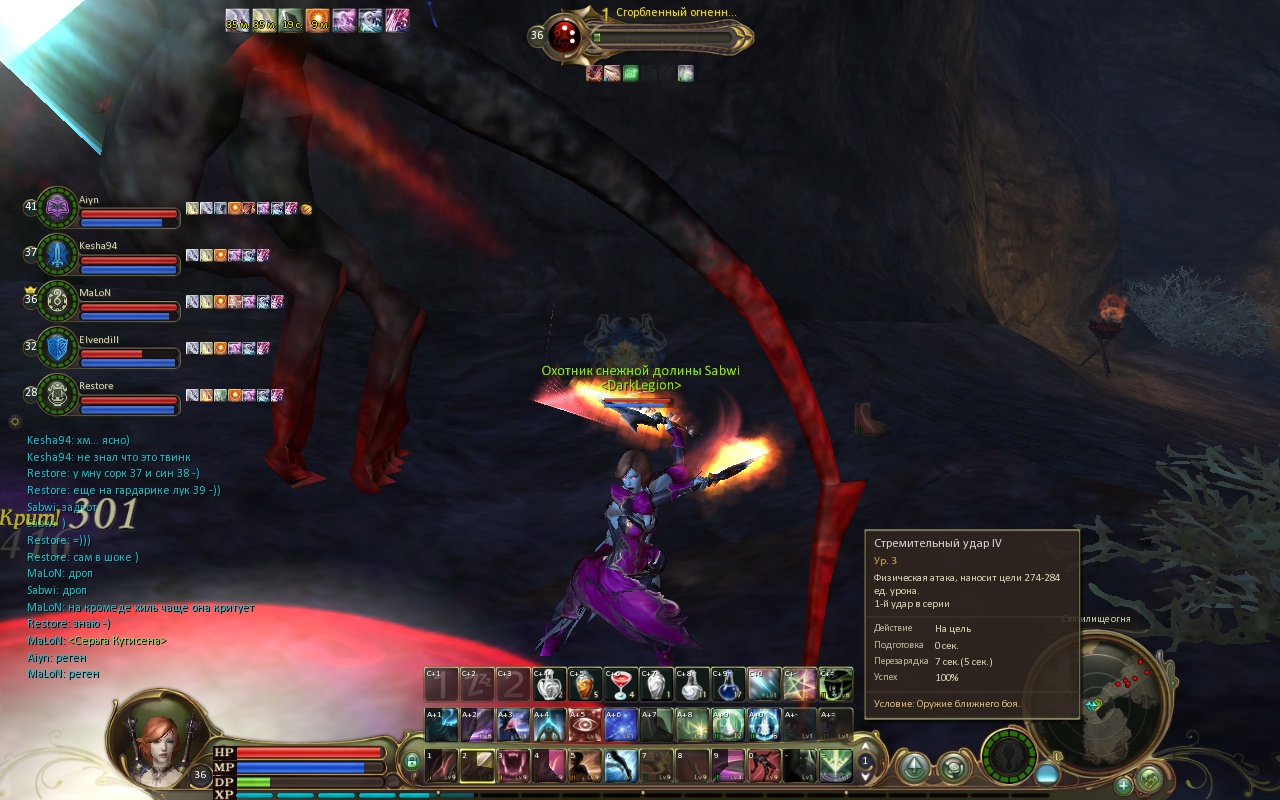
Task: Select party leader MaLoN's portrait
Action: 59,301
